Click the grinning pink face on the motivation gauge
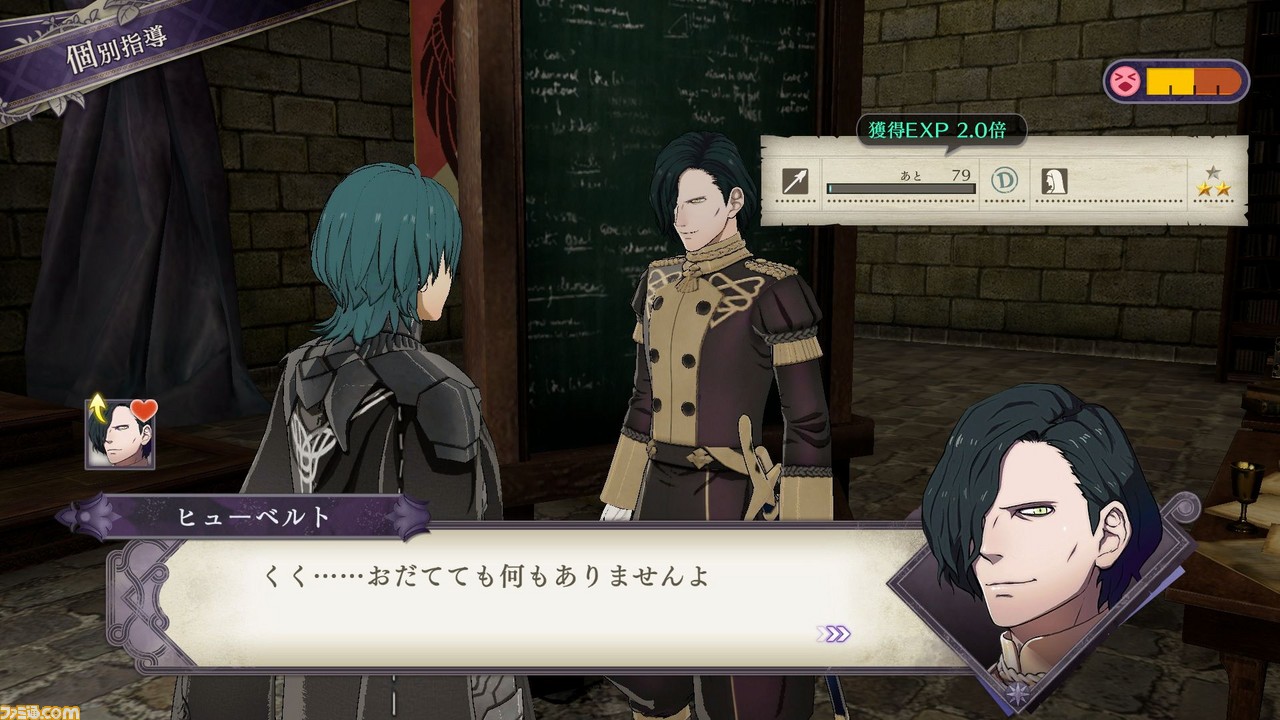1280x720 pixels. click(1124, 81)
